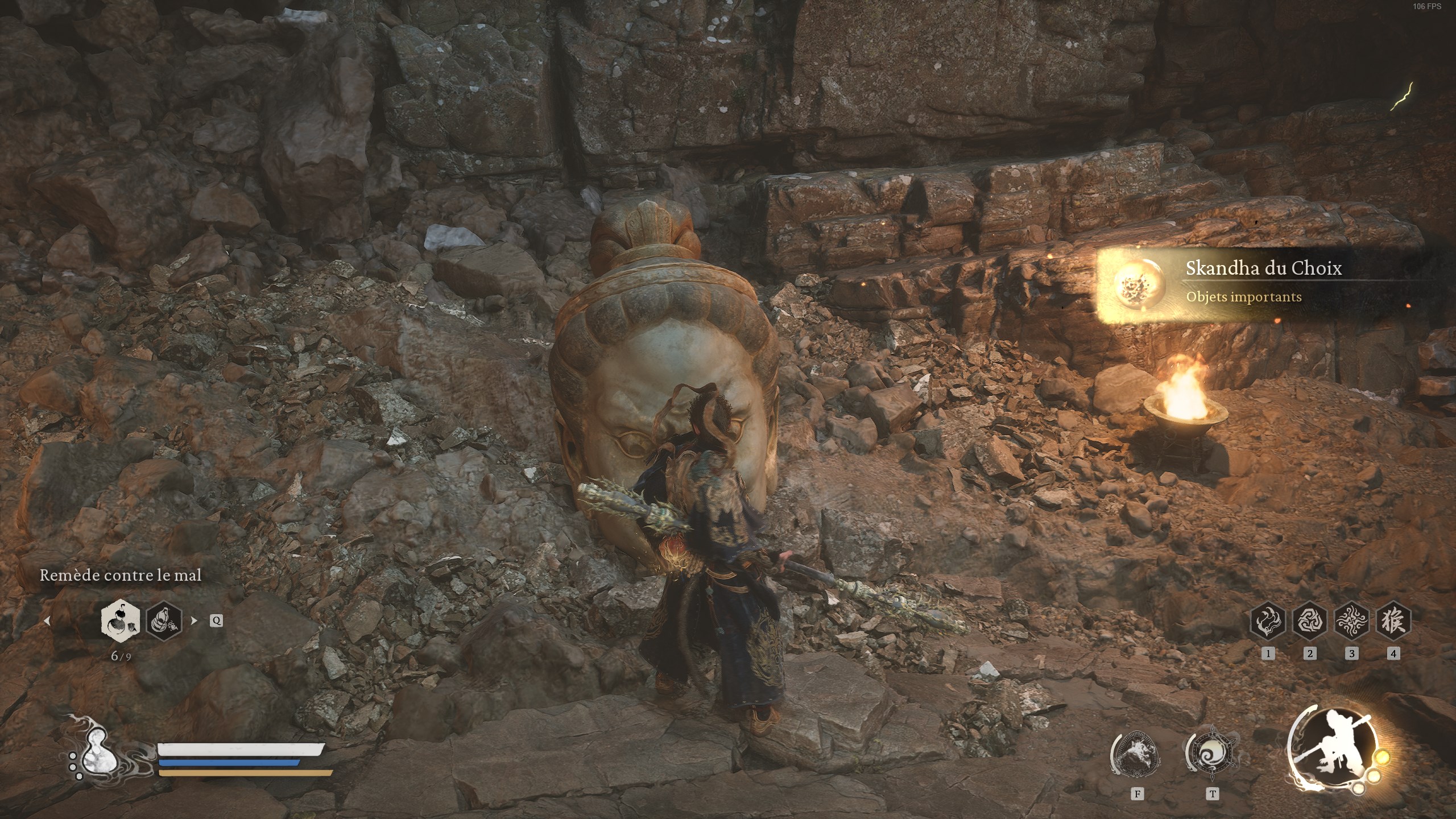Image resolution: width=1456 pixels, height=819 pixels.
Task: Click the right arrow of the item selector
Action: tap(194, 621)
